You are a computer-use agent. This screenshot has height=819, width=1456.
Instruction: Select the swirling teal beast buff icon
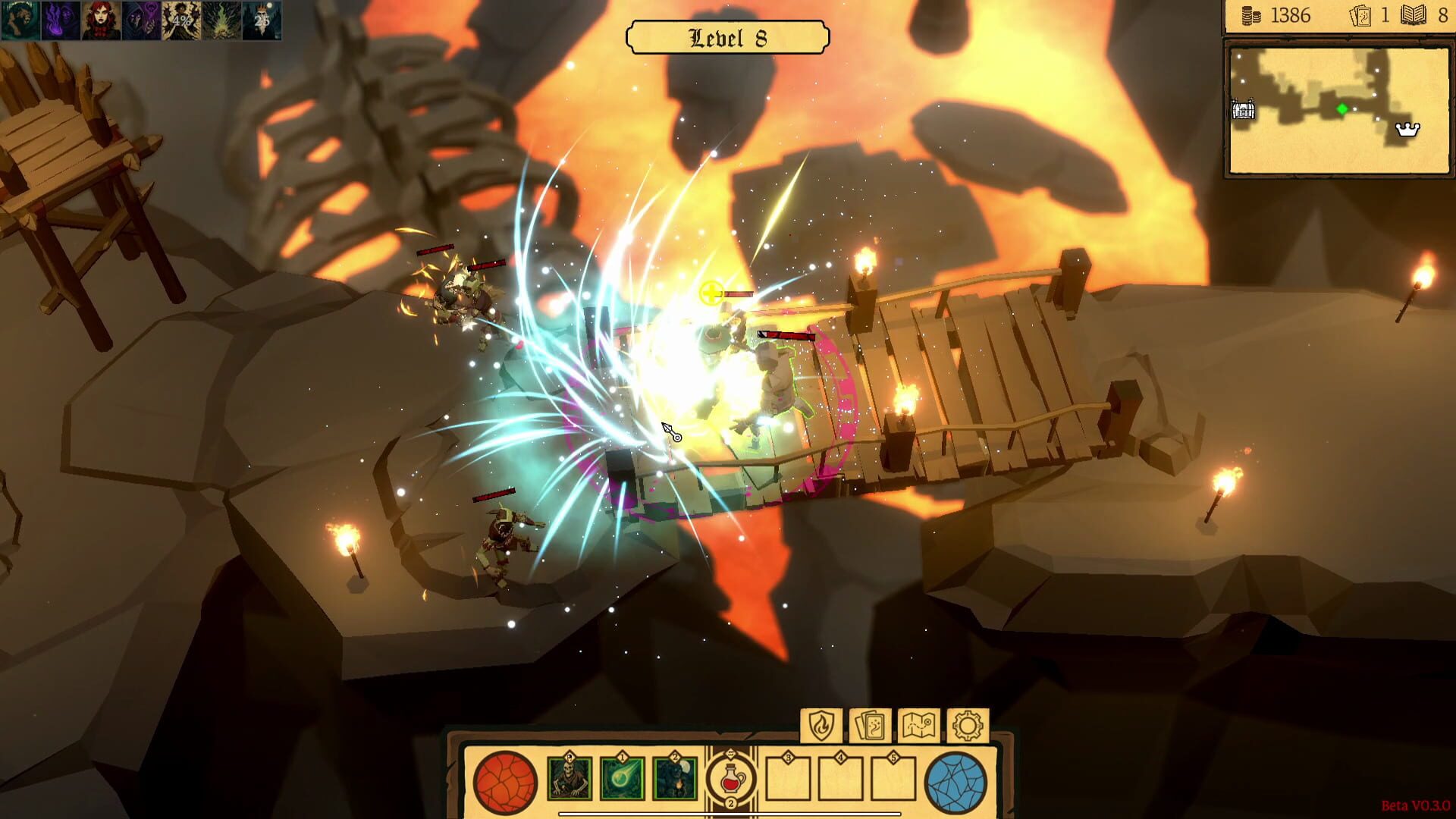coord(20,20)
